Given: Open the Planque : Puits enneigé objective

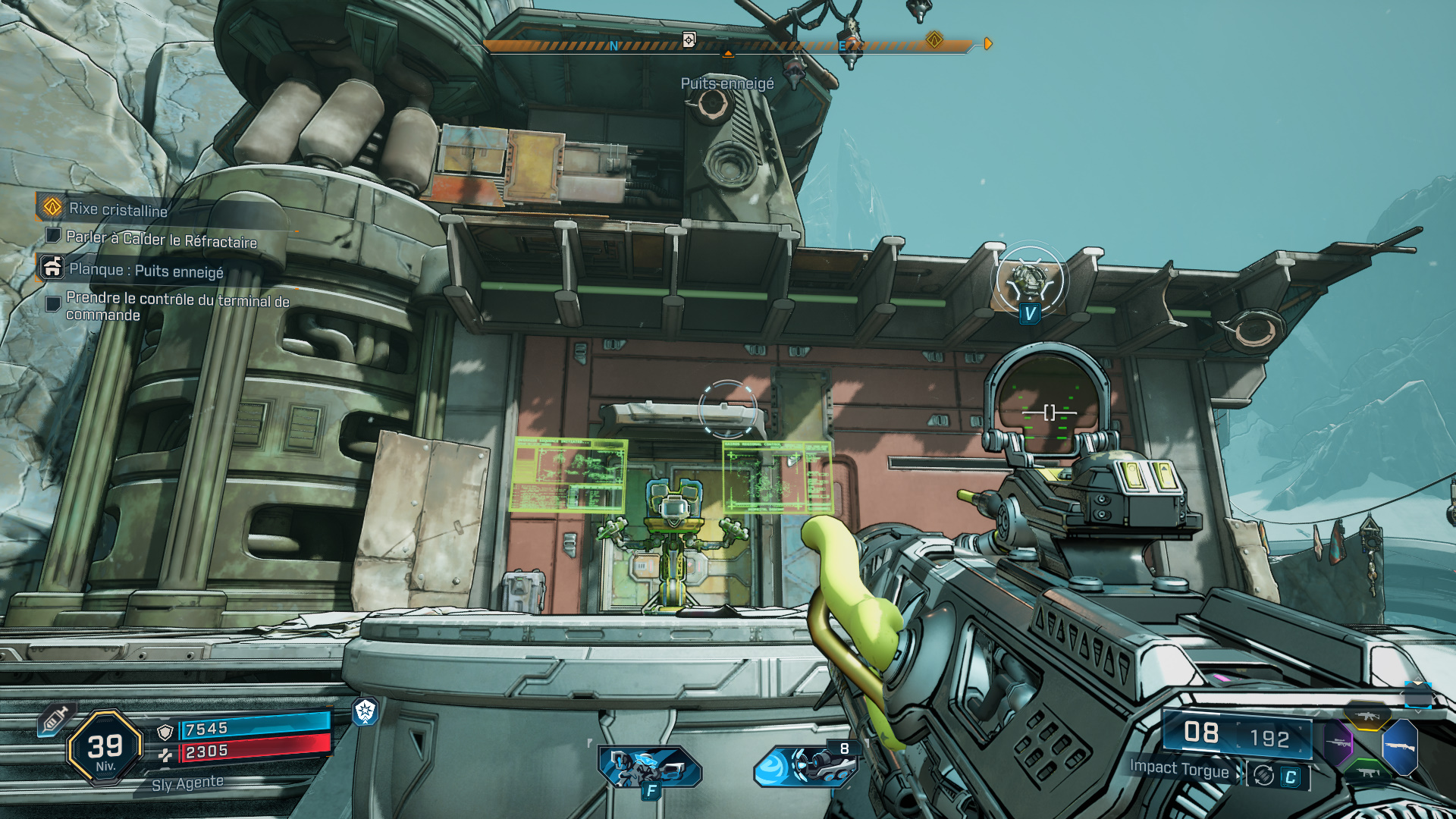Looking at the screenshot, I should [146, 270].
